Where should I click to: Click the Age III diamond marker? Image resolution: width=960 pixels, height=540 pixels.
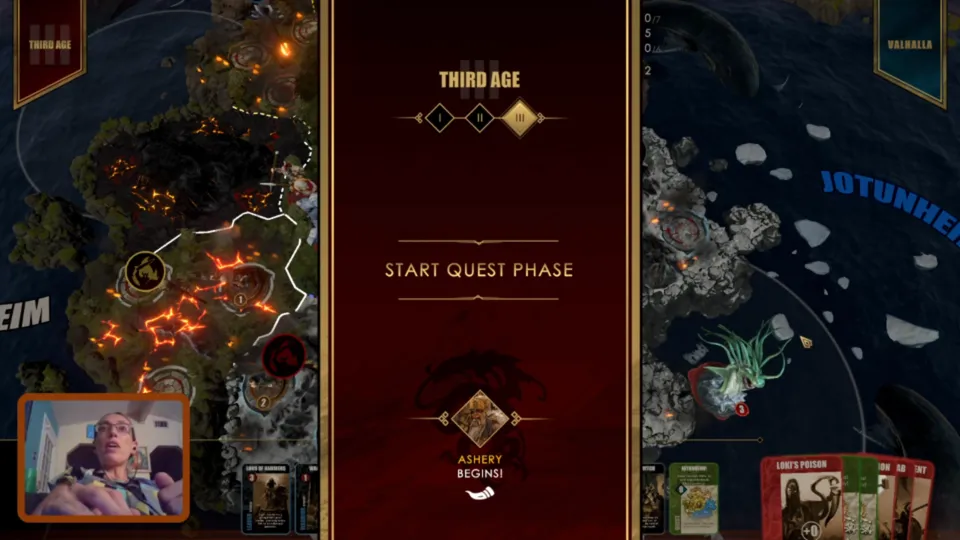(x=519, y=118)
